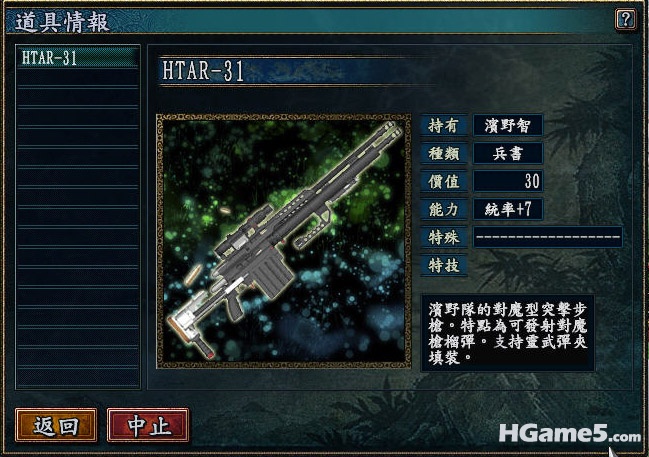The width and height of the screenshot is (649, 457).
Task: Select the 中止 (abort) button
Action: pyautogui.click(x=148, y=425)
